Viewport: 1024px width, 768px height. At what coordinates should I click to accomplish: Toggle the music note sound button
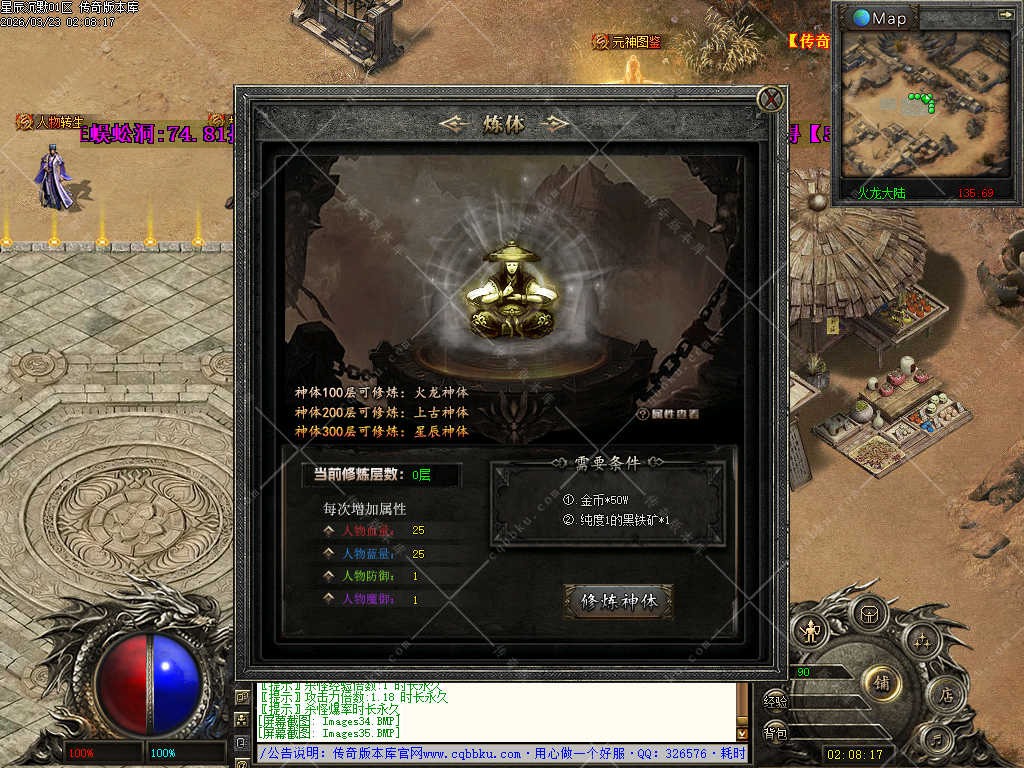(936, 741)
